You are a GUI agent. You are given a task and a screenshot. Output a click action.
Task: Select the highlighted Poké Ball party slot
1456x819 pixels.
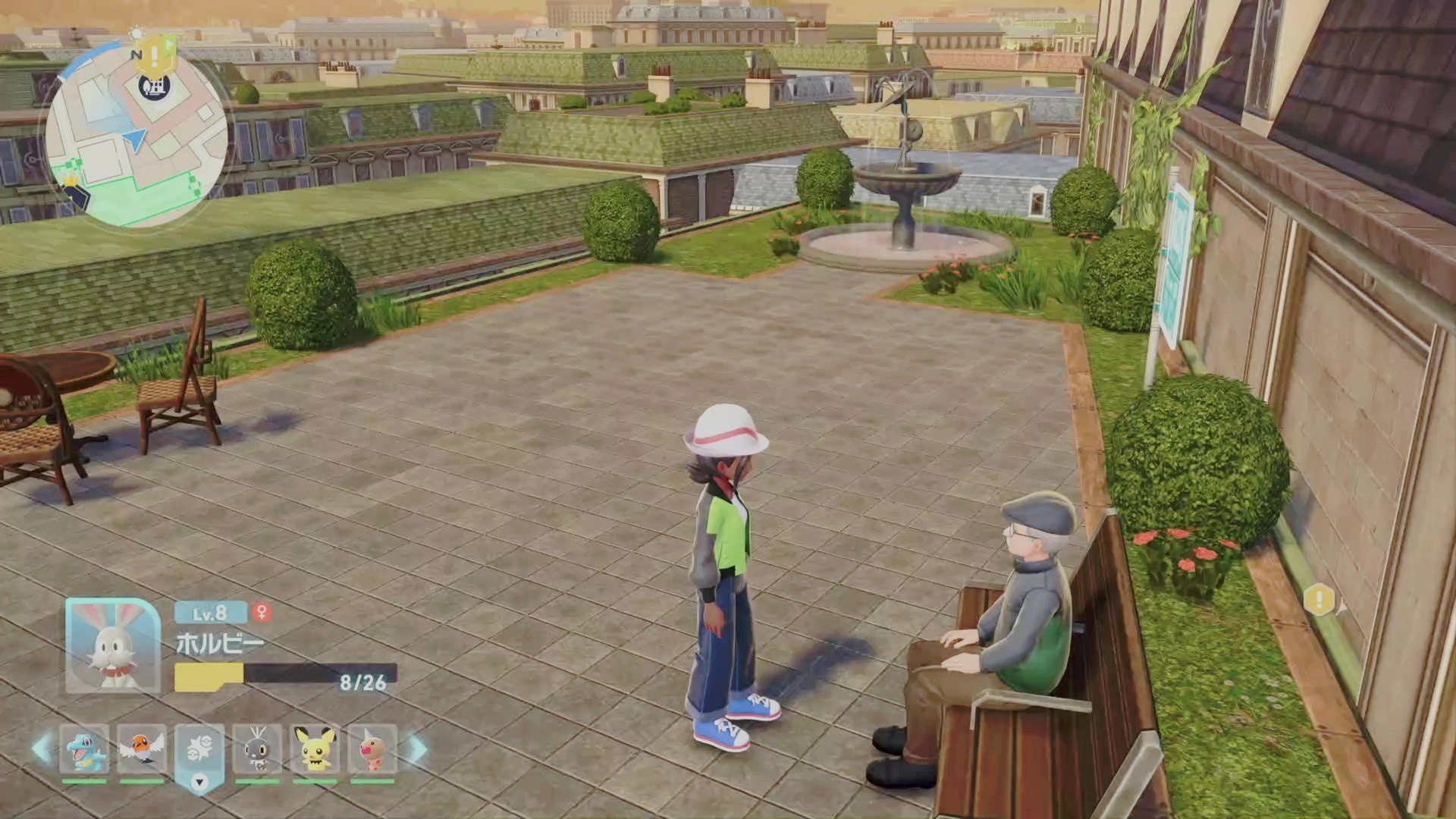pos(199,749)
